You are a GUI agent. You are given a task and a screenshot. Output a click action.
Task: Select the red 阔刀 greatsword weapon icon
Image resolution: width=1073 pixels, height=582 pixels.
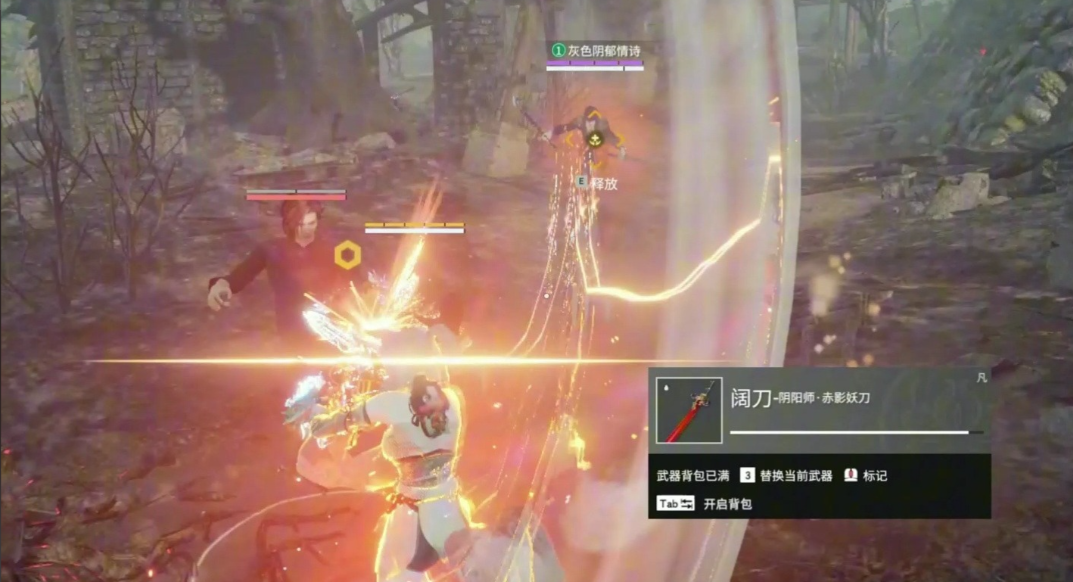(689, 410)
